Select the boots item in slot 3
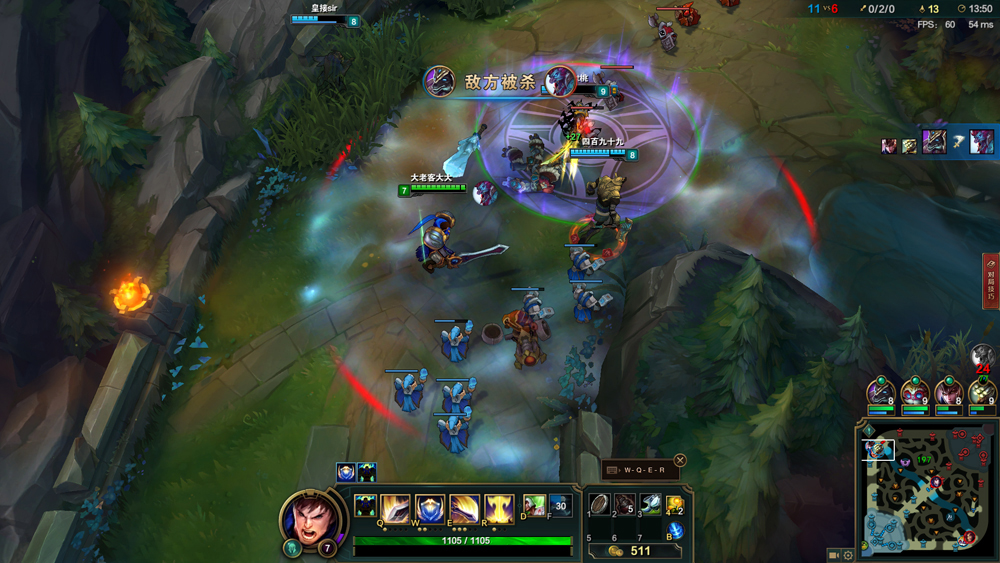1000x563 pixels. (x=651, y=505)
